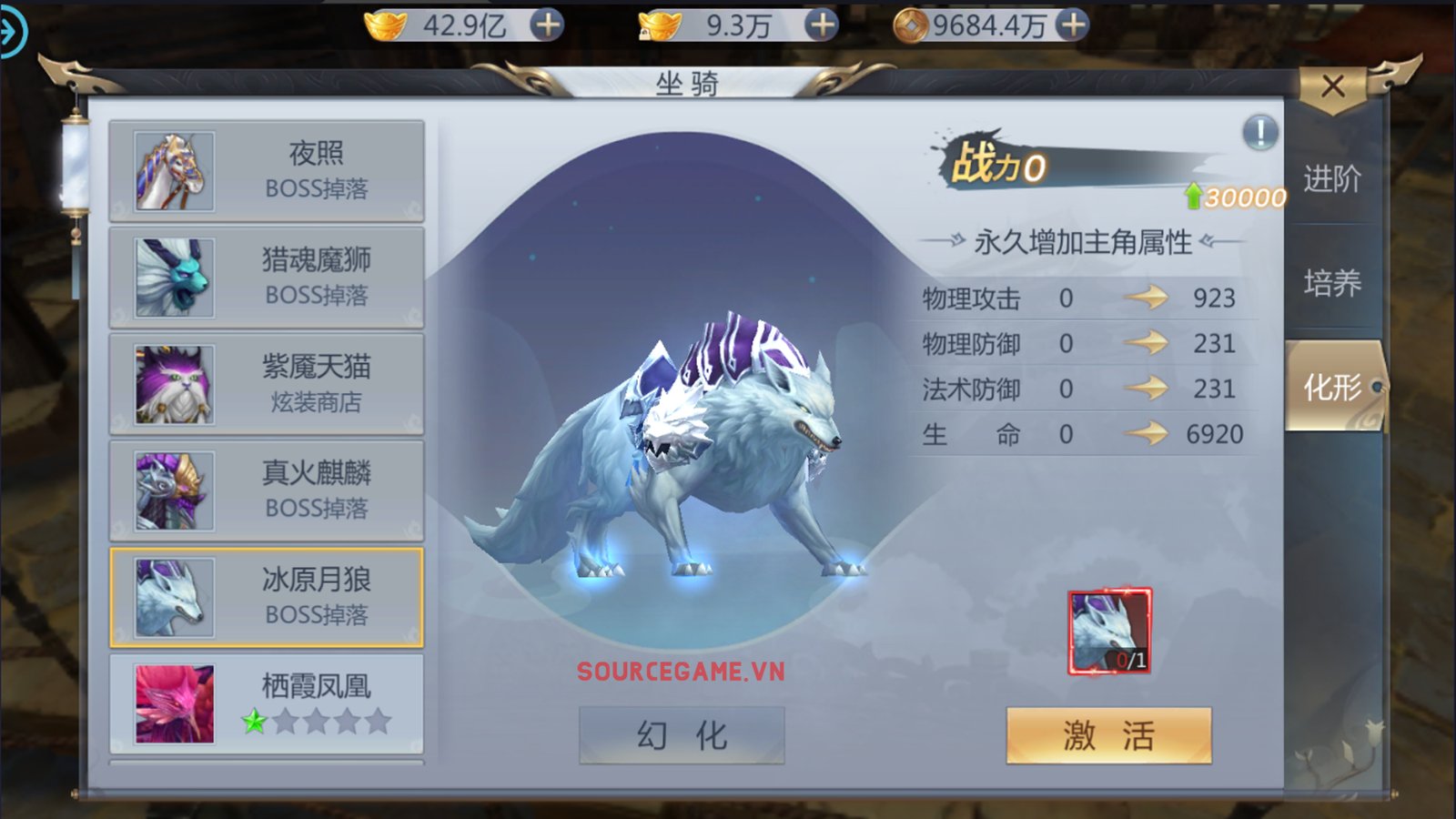1456x819 pixels.
Task: Close the mount panel with X
Action: pos(1333,86)
